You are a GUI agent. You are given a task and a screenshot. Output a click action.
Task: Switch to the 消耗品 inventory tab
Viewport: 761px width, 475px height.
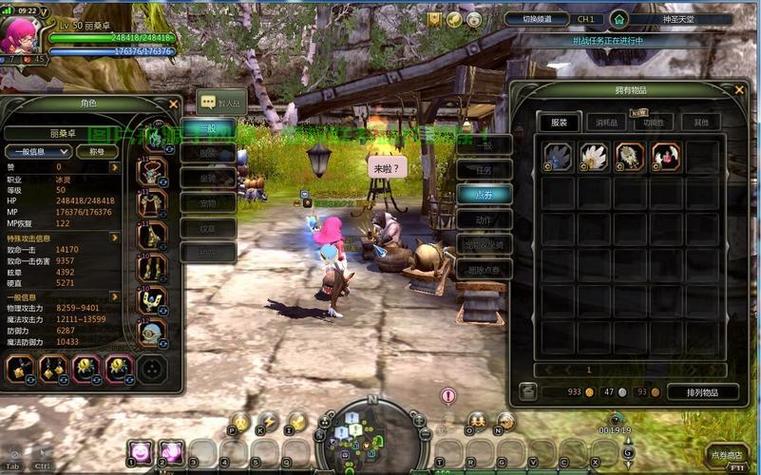(x=606, y=122)
